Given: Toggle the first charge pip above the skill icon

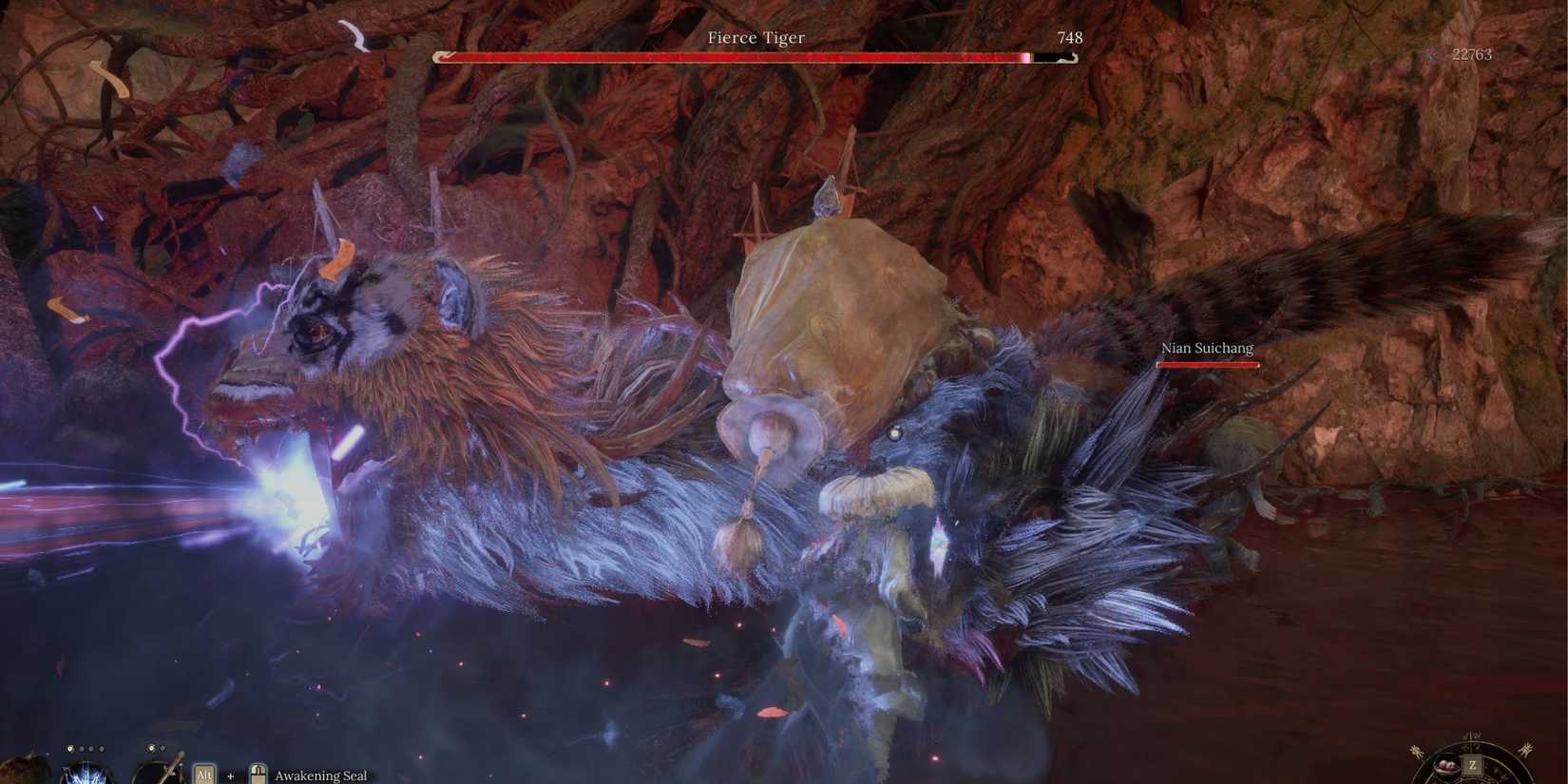Looking at the screenshot, I should [70, 748].
